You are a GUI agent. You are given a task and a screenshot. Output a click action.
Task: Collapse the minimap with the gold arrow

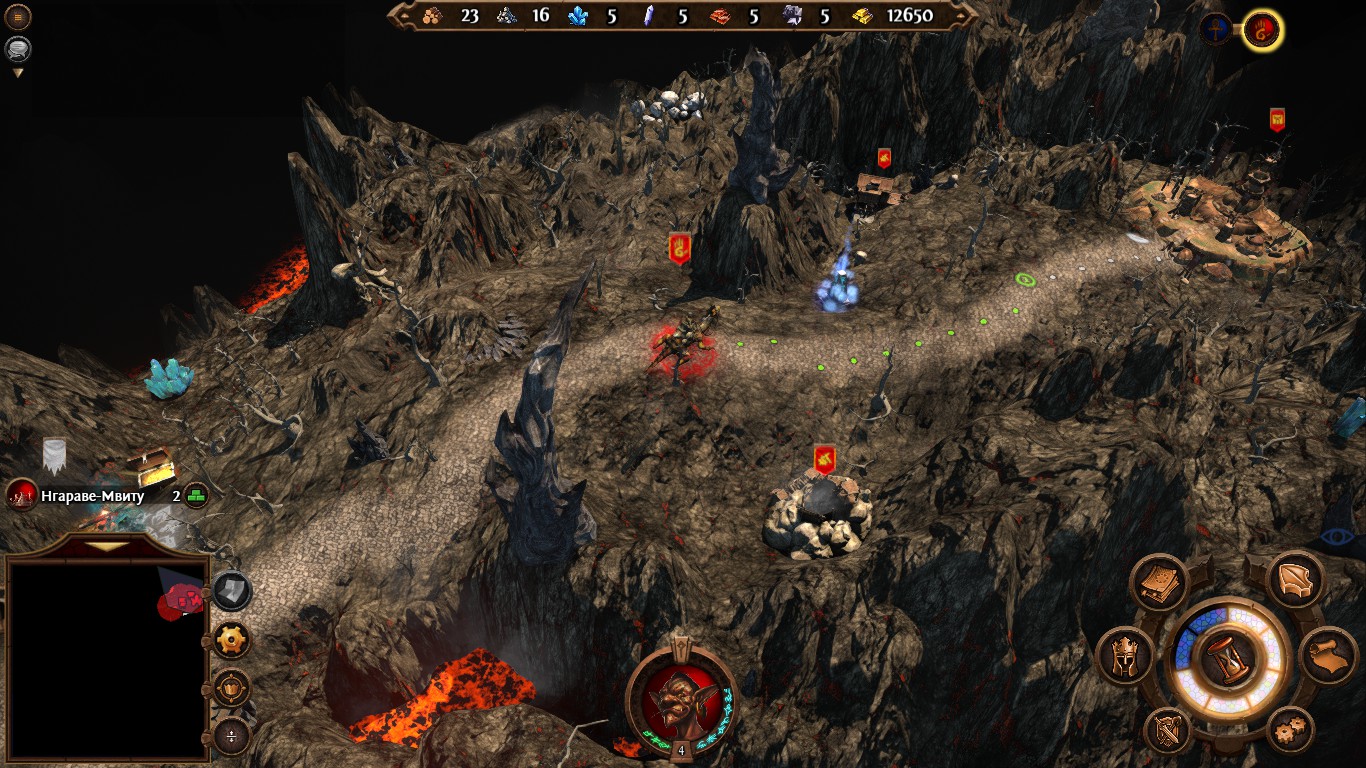[105, 546]
